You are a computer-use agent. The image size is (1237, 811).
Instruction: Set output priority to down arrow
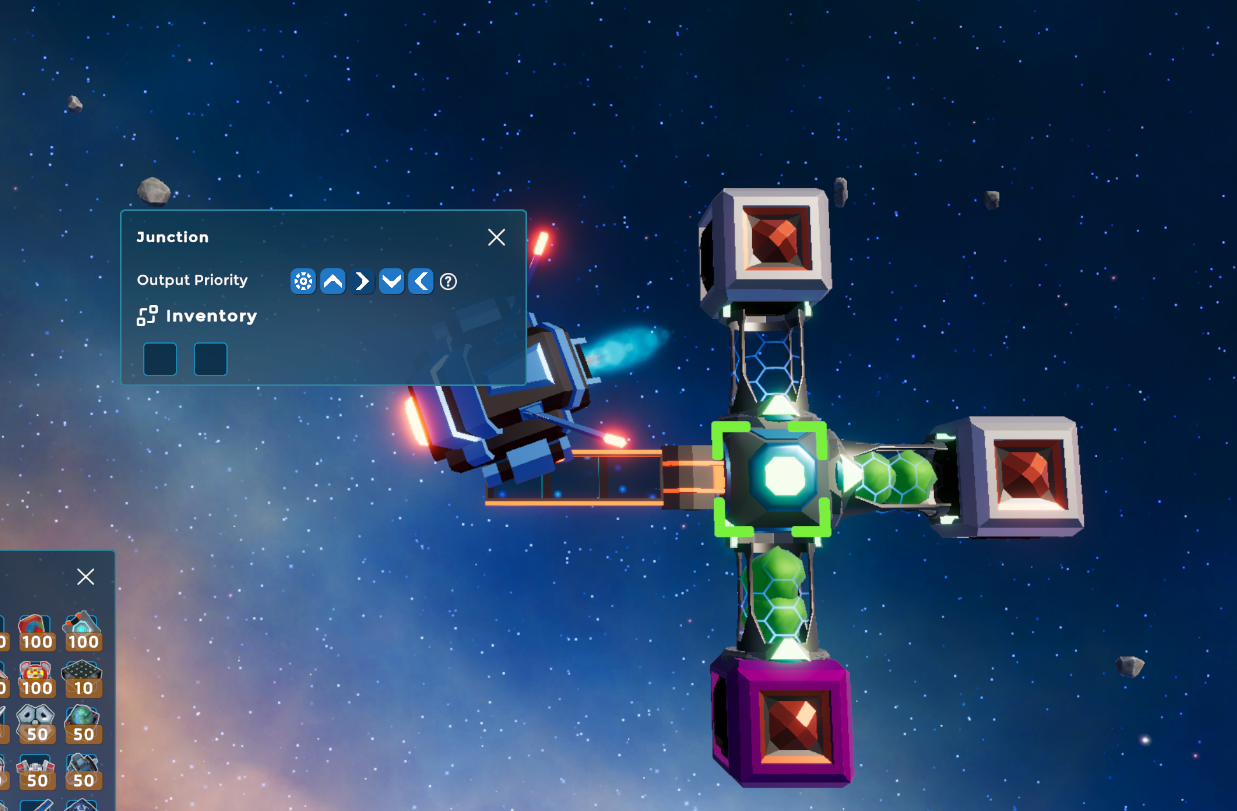pos(392,281)
